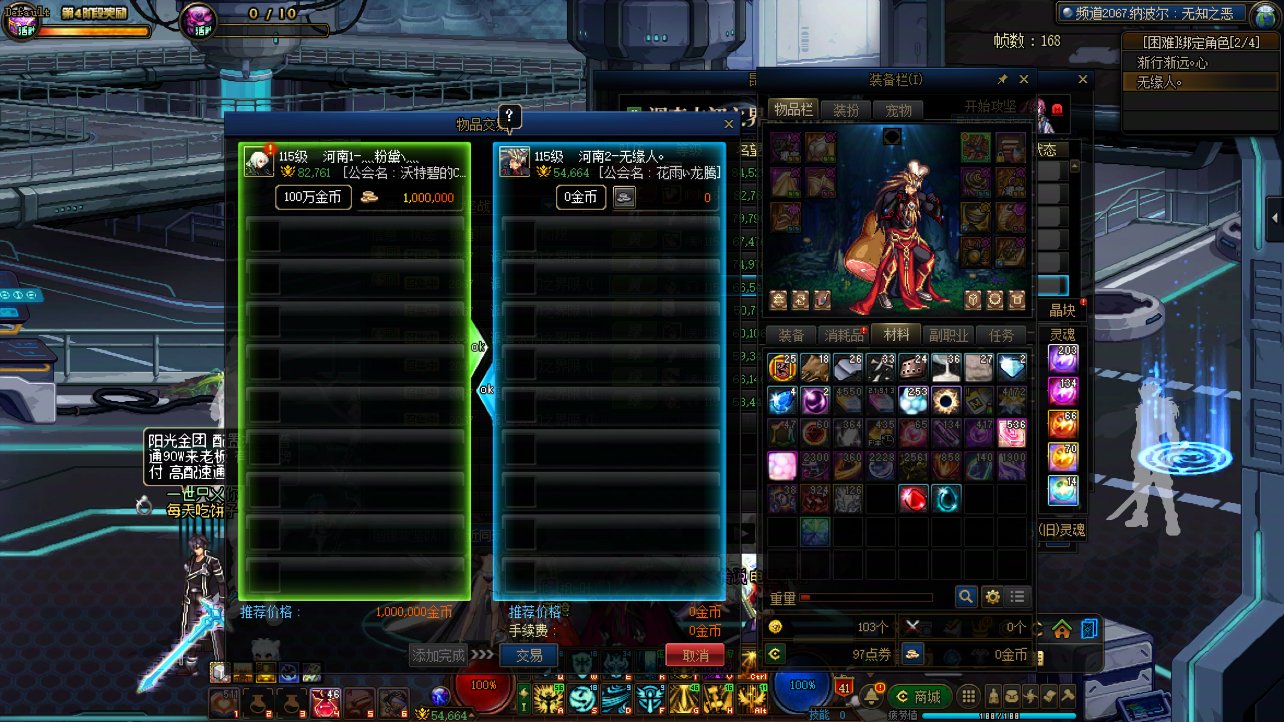Switch to the 装扮 costume tab
Image resolution: width=1284 pixels, height=722 pixels.
[x=846, y=110]
